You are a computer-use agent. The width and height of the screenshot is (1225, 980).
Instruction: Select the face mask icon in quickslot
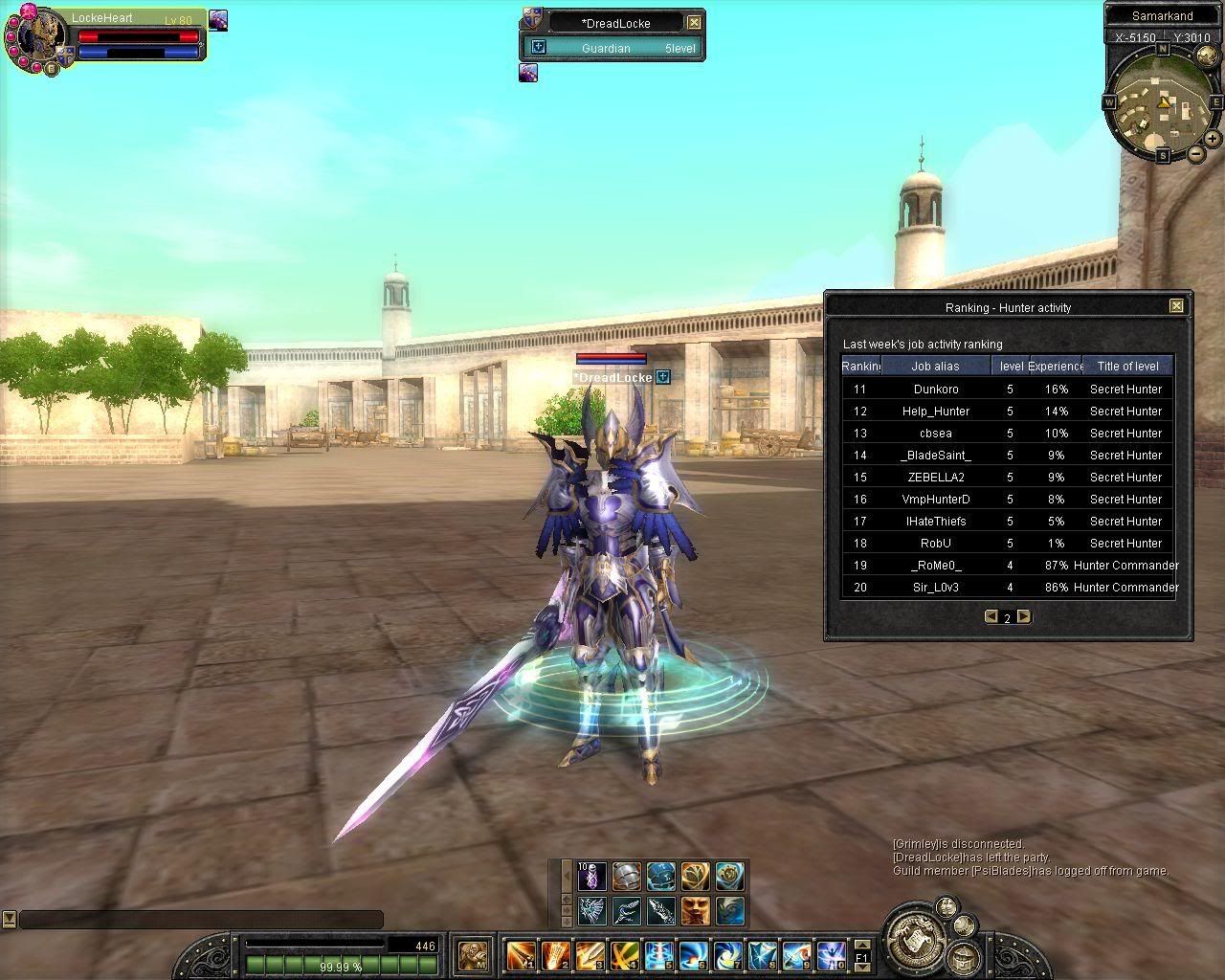696,909
